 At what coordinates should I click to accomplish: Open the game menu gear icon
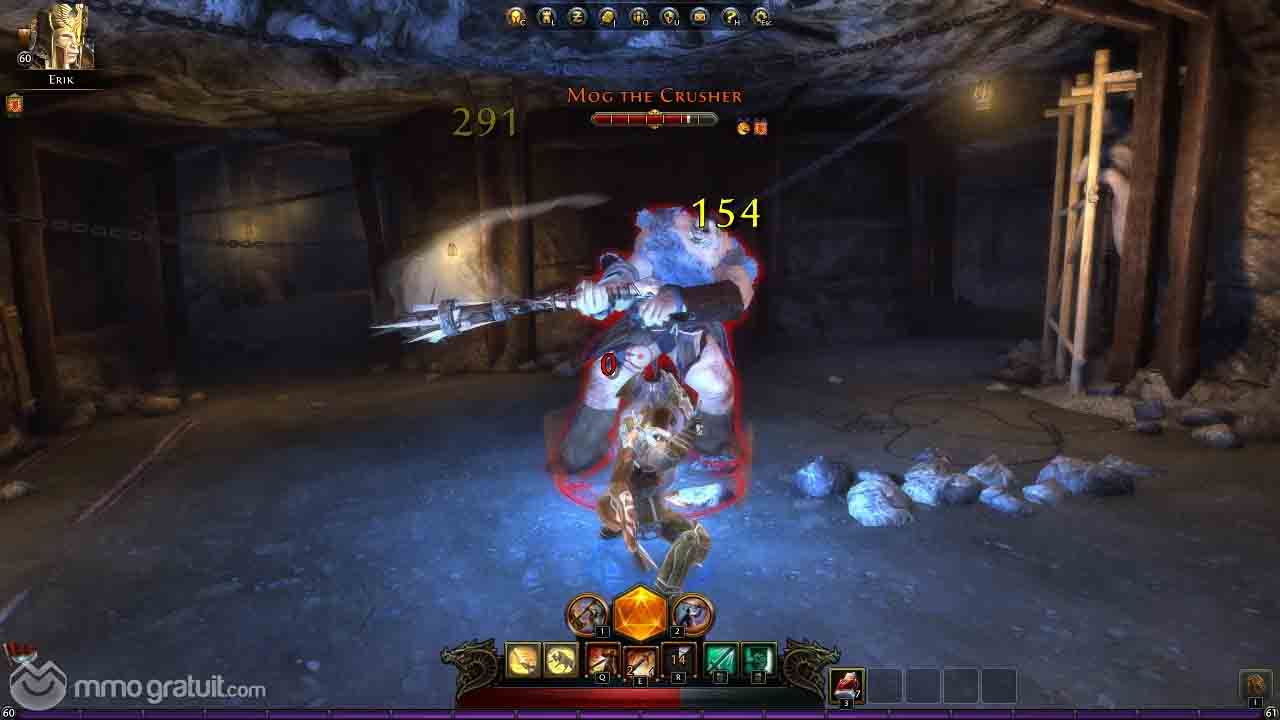(x=762, y=16)
